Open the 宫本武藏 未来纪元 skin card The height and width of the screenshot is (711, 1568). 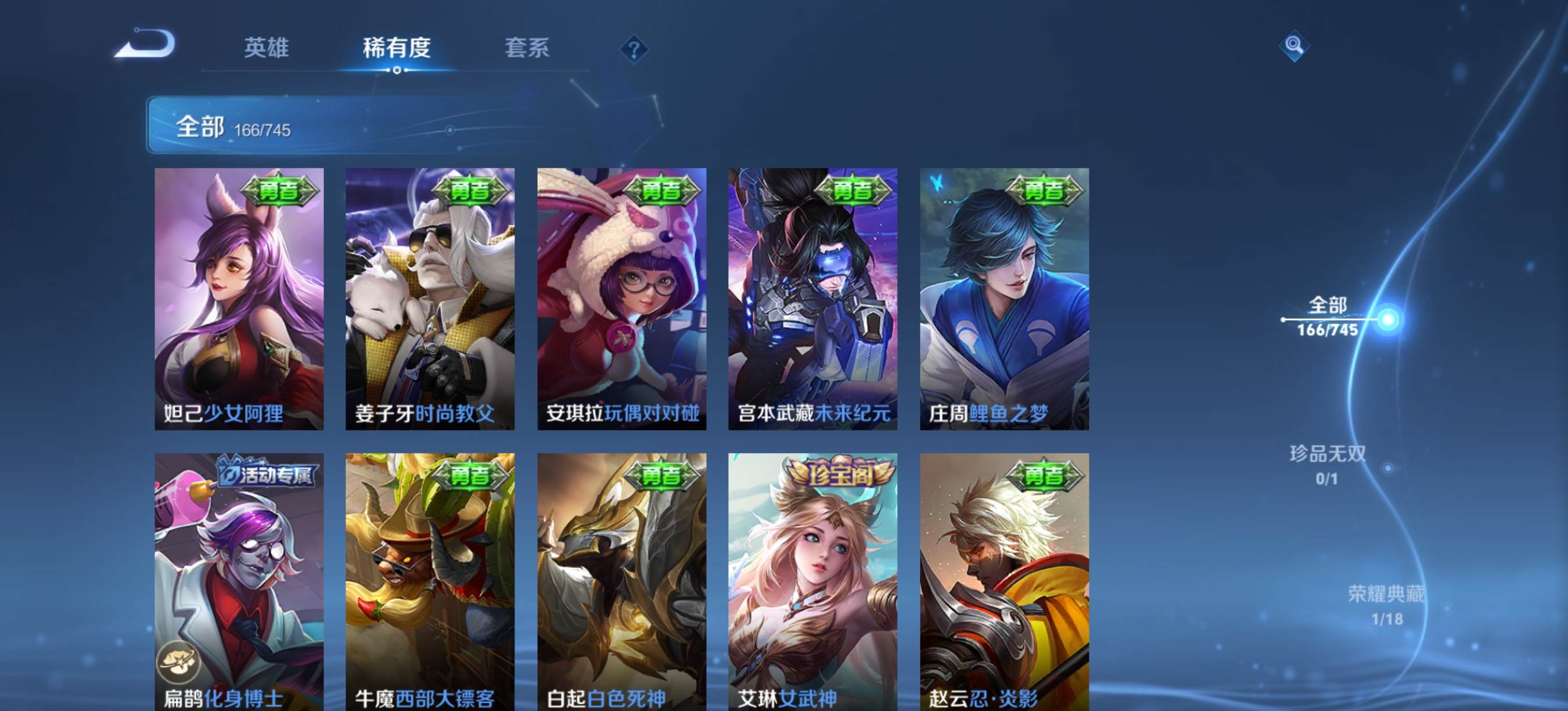click(x=812, y=298)
